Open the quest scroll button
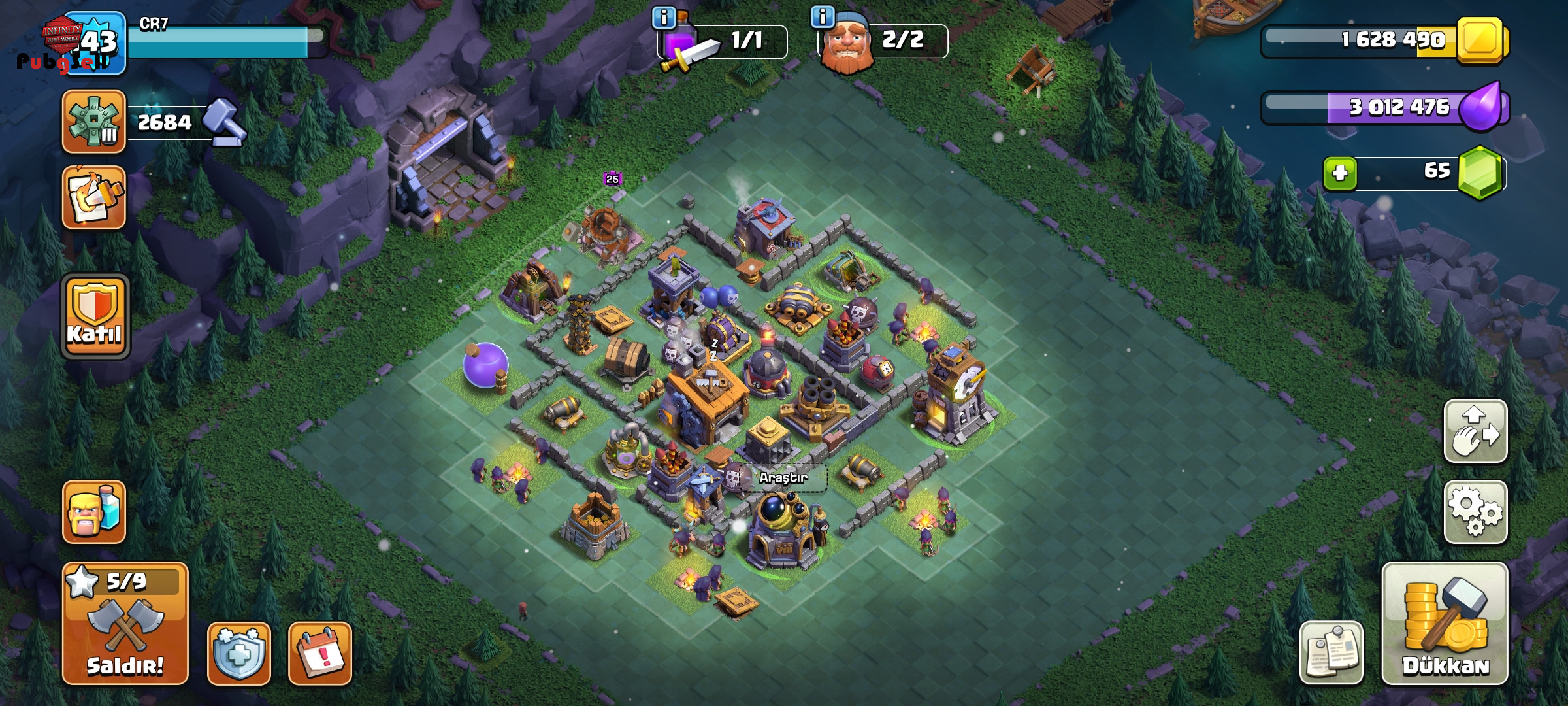The height and width of the screenshot is (706, 1568). pyautogui.click(x=94, y=197)
